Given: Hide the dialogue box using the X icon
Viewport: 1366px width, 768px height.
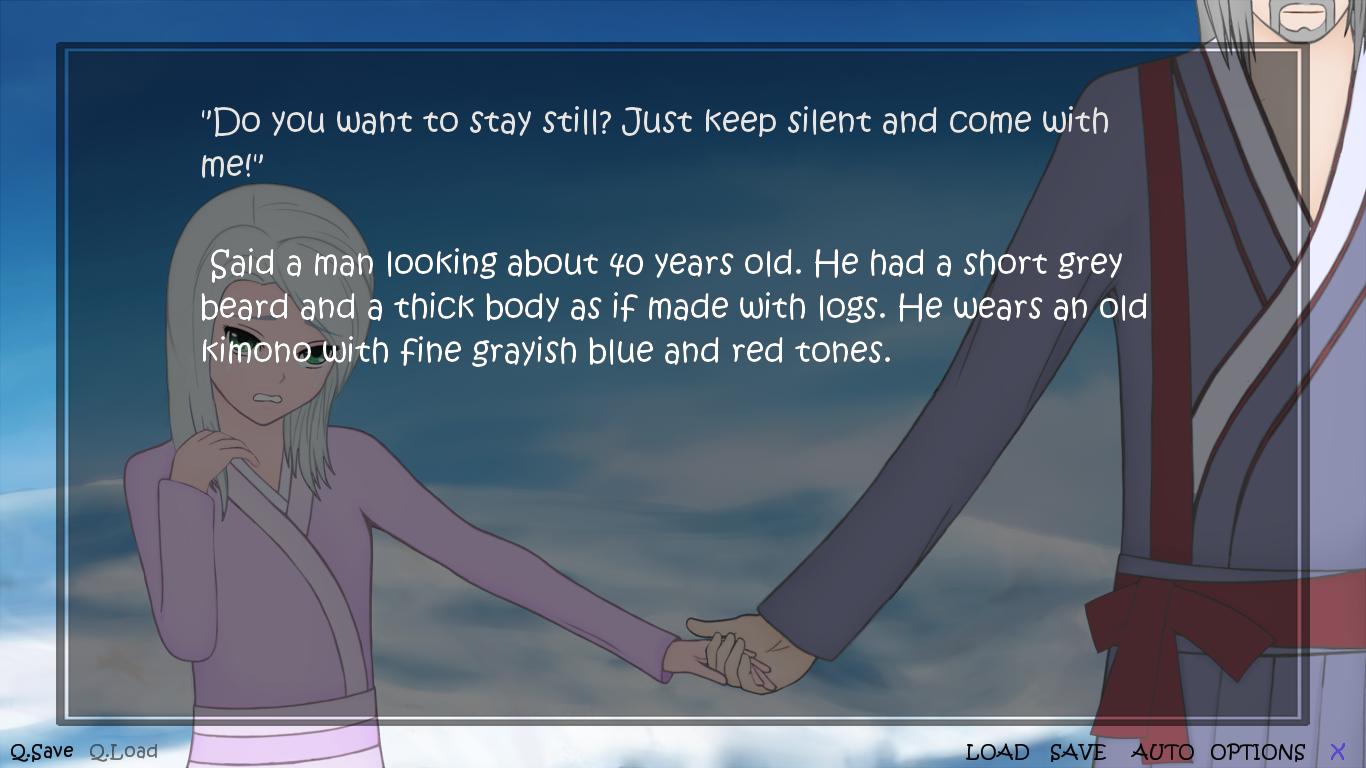Looking at the screenshot, I should pos(1338,751).
